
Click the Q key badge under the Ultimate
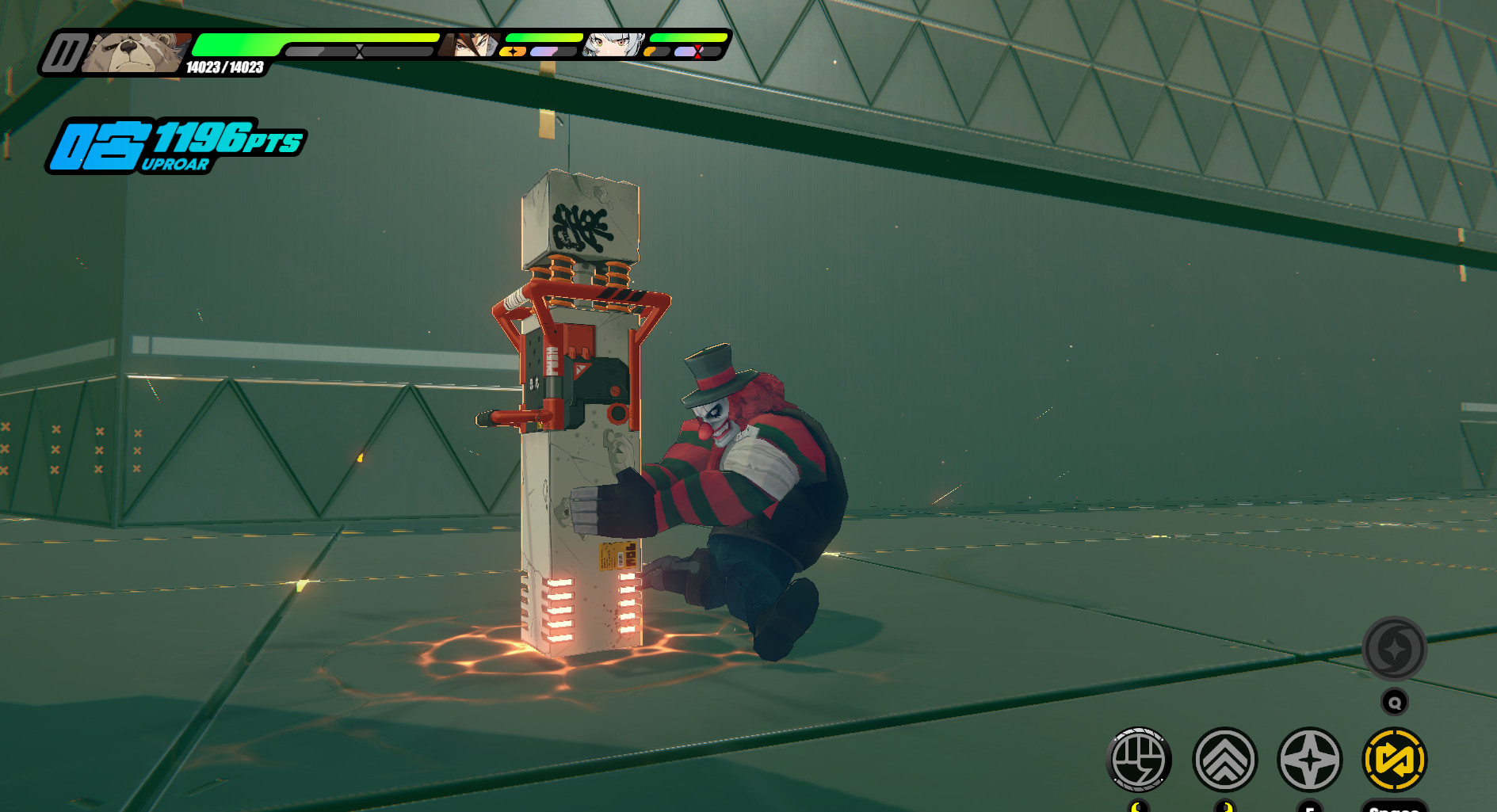tap(1396, 702)
